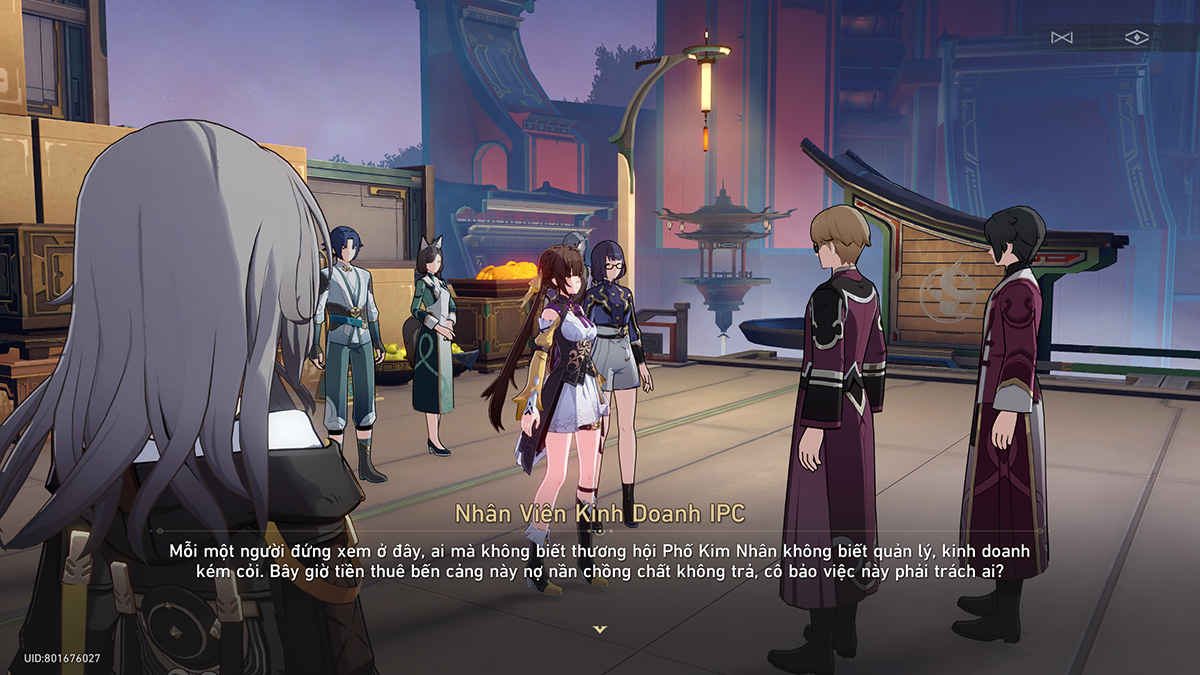Hide the dialogue interface with the eye icon
Screen dimensions: 1200x675
[x=1136, y=38]
